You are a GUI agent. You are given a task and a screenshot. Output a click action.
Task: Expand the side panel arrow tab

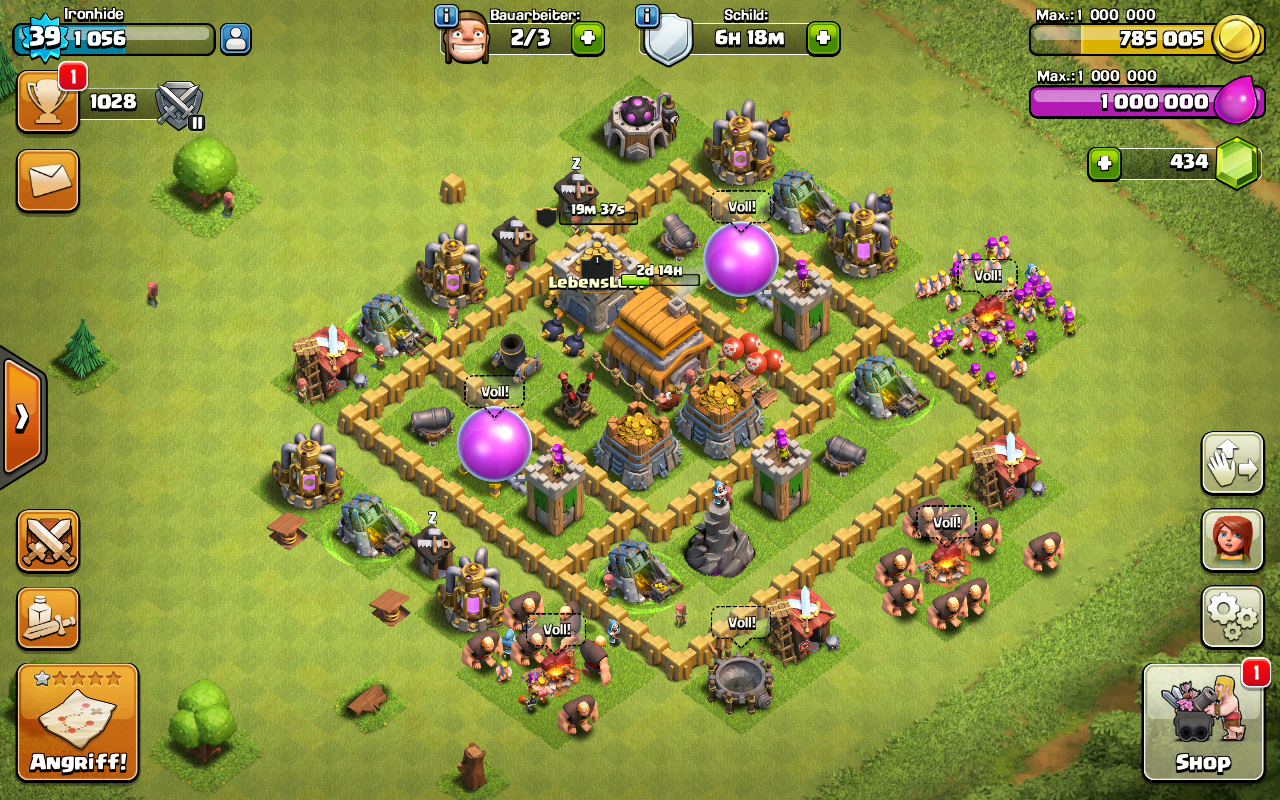coord(22,416)
